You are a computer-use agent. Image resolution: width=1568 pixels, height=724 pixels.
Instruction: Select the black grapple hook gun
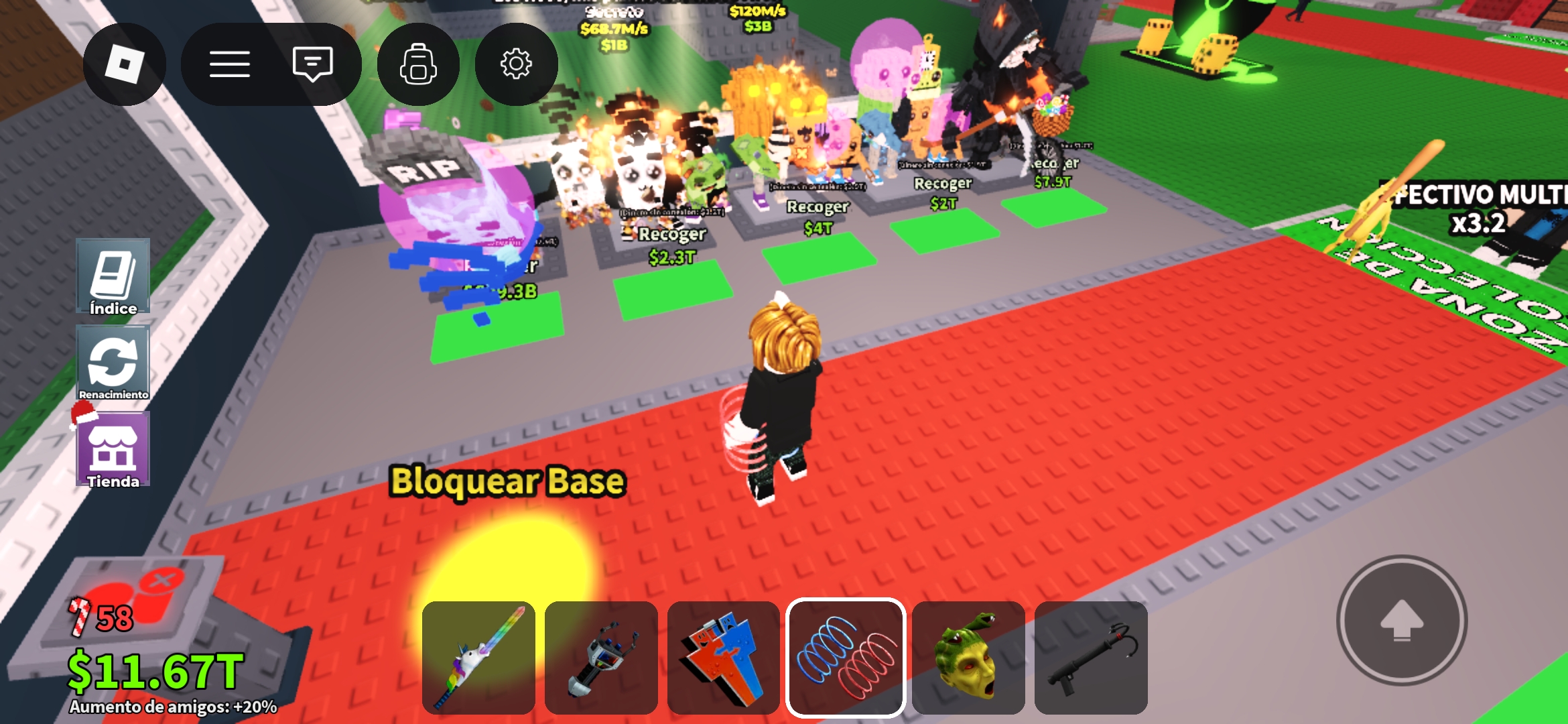(x=1091, y=658)
